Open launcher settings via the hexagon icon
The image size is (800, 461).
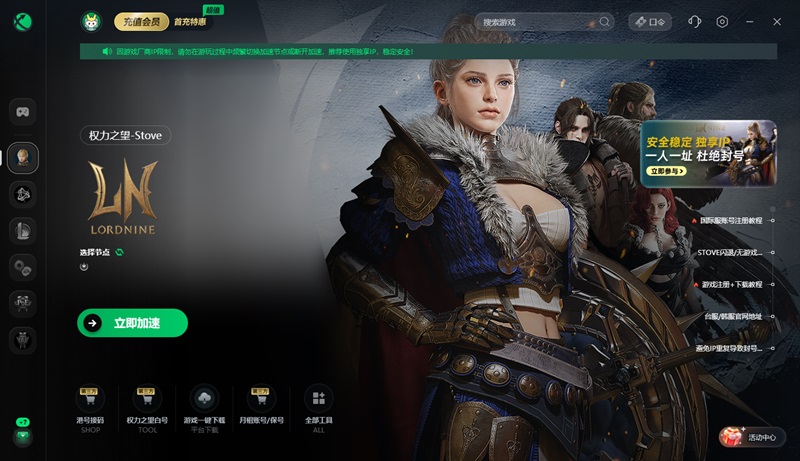coord(722,21)
